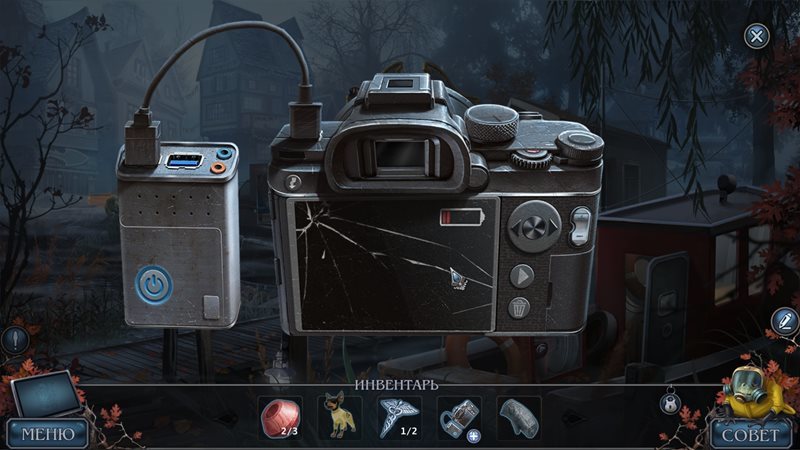The image size is (800, 450).
Task: Select the red ball of yarn item
Action: click(x=280, y=415)
